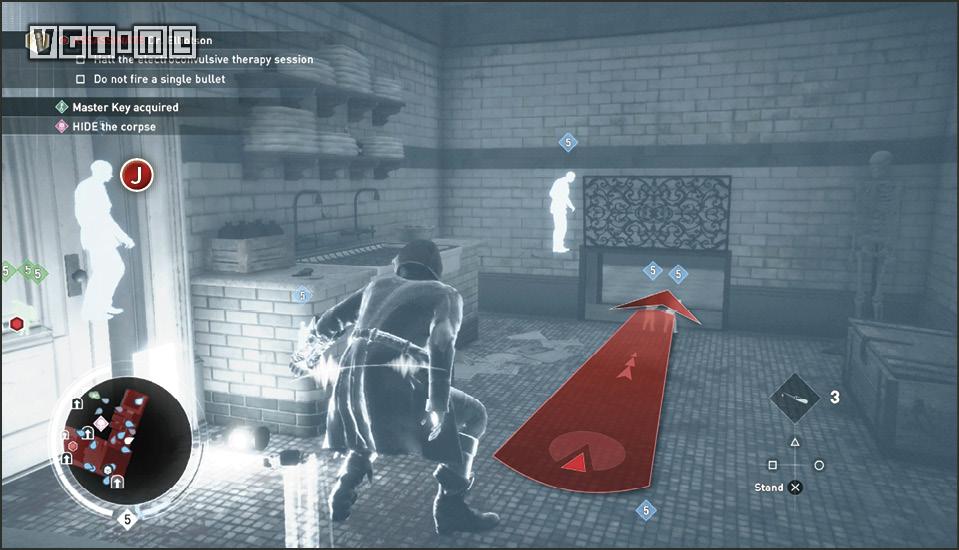Tick the 'Do not fire a single bullet' checkbox
Screen dimensions: 959x550
click(81, 79)
